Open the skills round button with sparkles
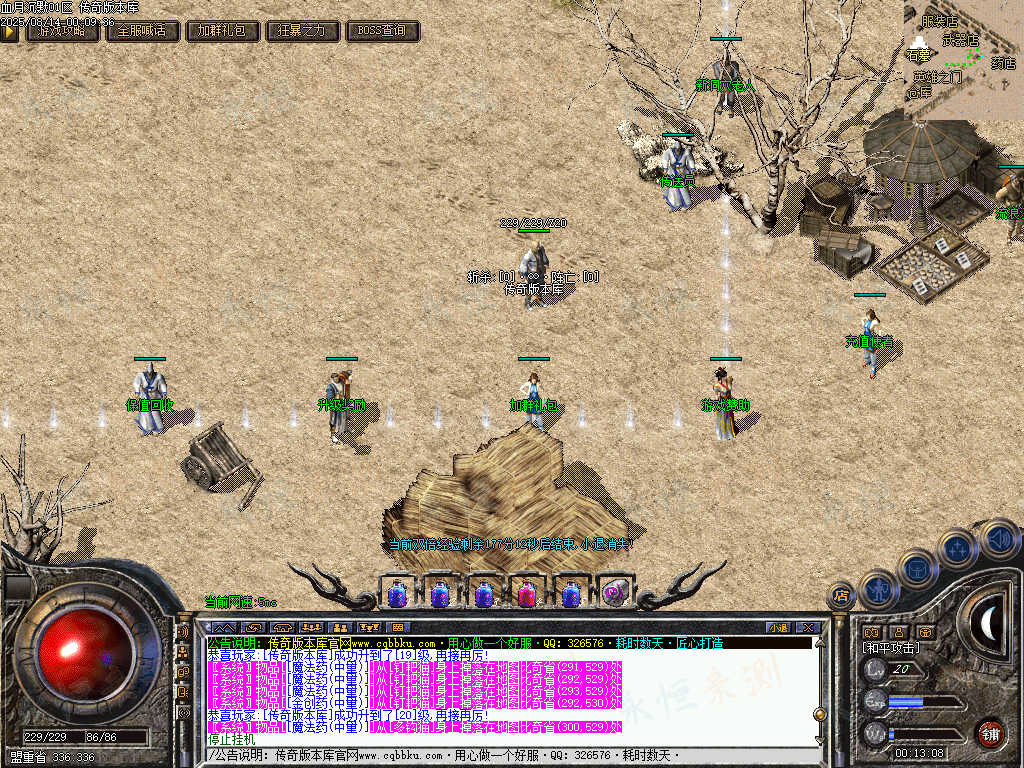The width and height of the screenshot is (1024, 768). [958, 548]
